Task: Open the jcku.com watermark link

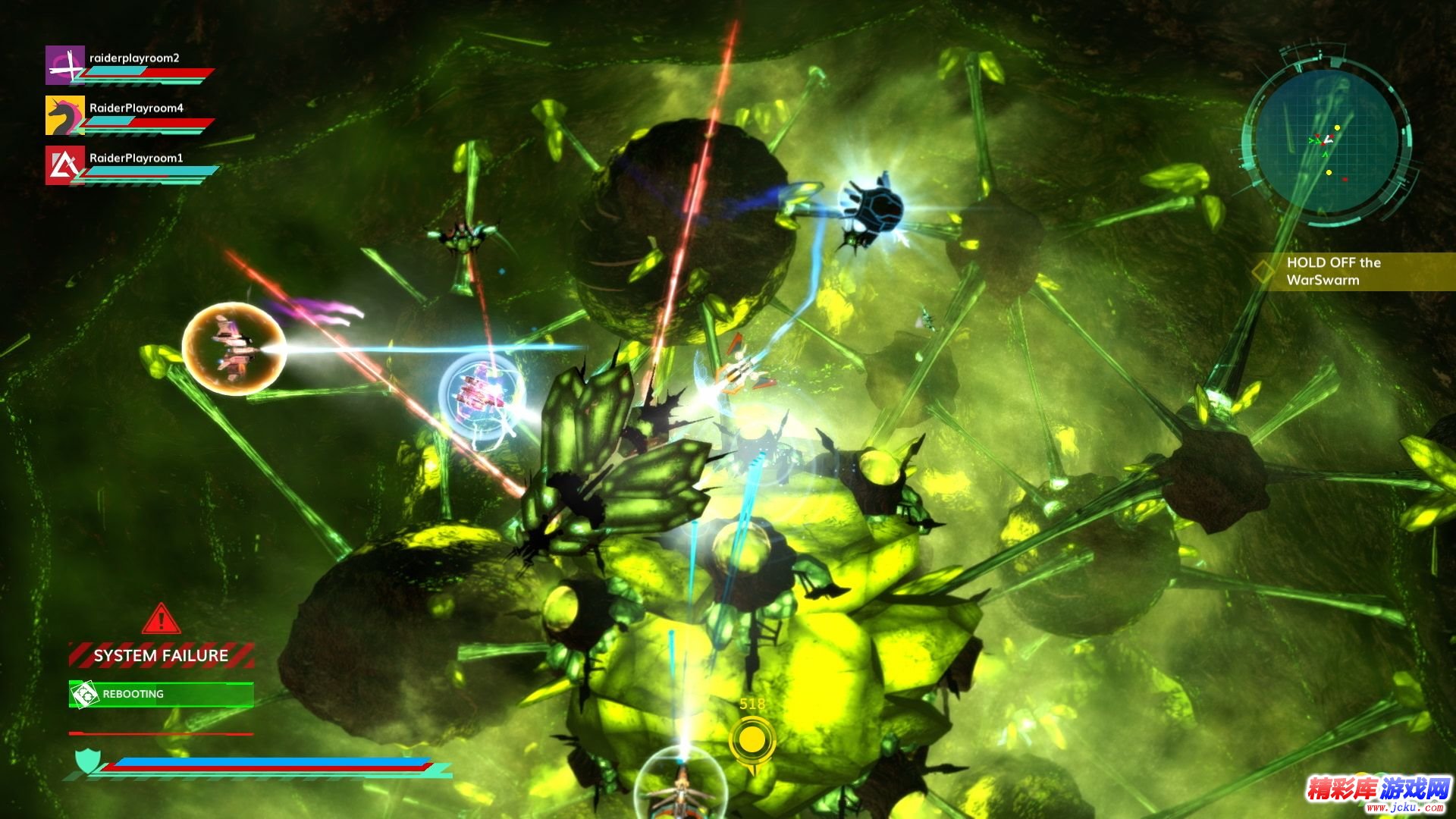Action: [1379, 795]
